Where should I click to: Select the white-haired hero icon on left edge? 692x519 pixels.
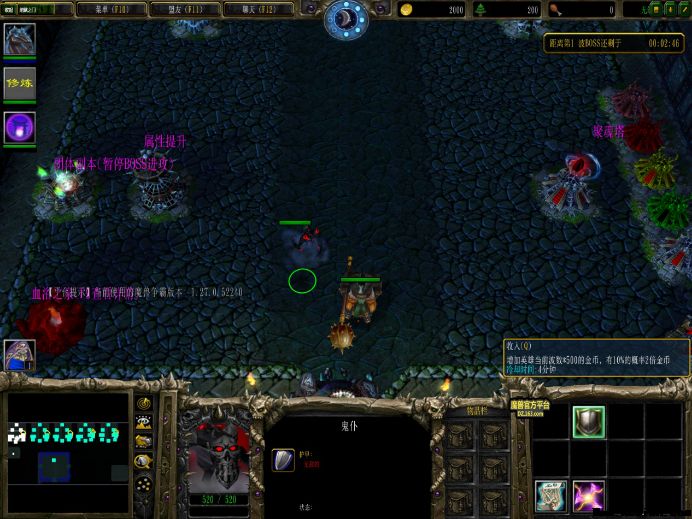19,354
